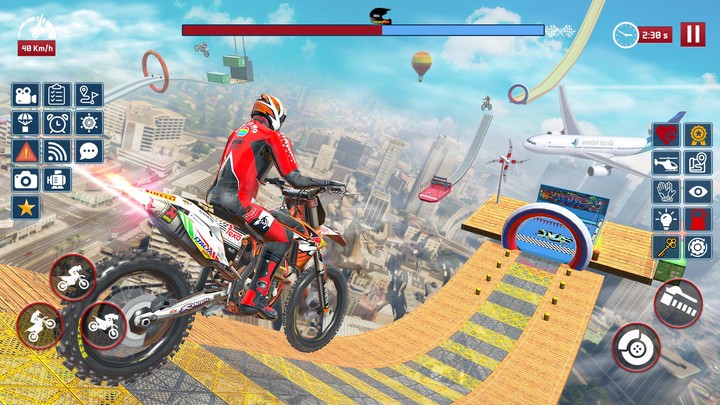Tap the light bulb hint icon
Screen dimensions: 720x405
pos(665,219)
